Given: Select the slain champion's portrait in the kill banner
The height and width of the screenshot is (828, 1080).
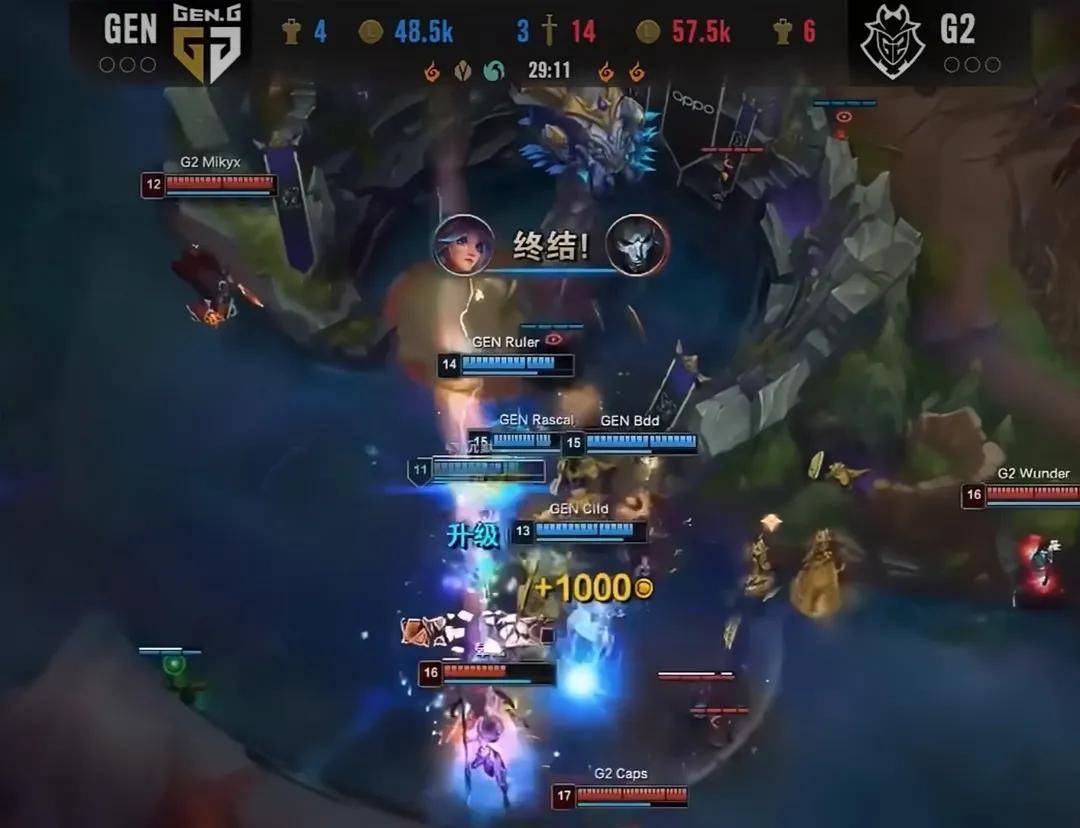Looking at the screenshot, I should tap(636, 245).
